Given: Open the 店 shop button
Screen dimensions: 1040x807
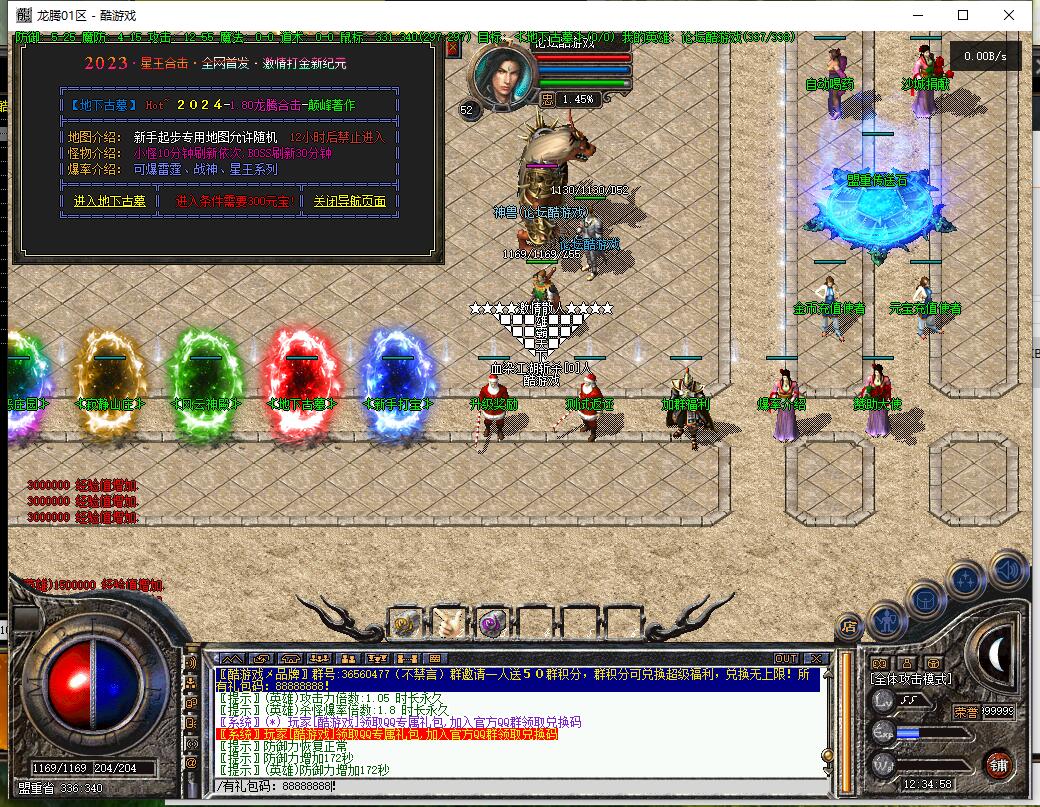Looking at the screenshot, I should pyautogui.click(x=850, y=626).
